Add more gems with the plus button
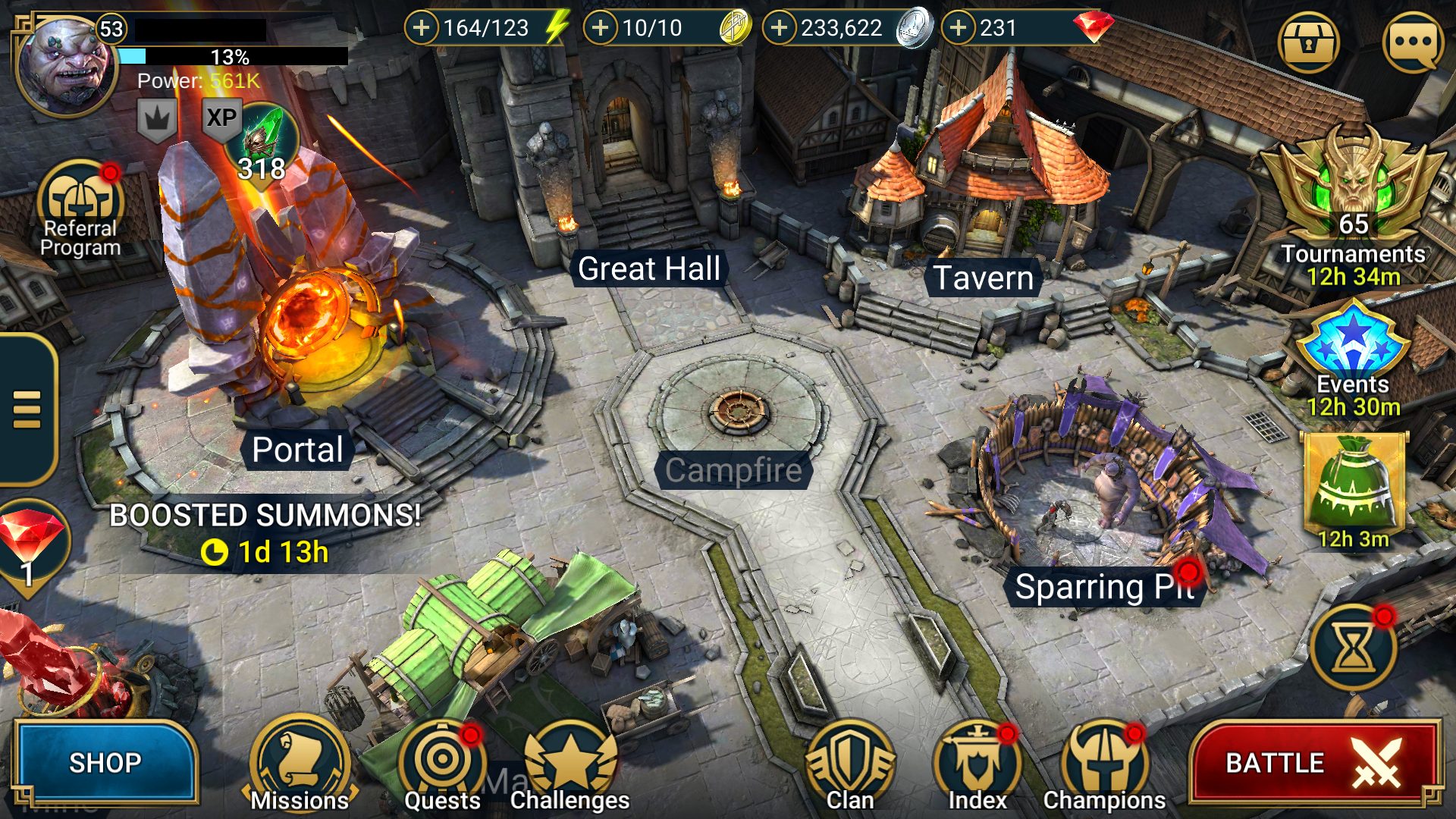 coord(959,28)
